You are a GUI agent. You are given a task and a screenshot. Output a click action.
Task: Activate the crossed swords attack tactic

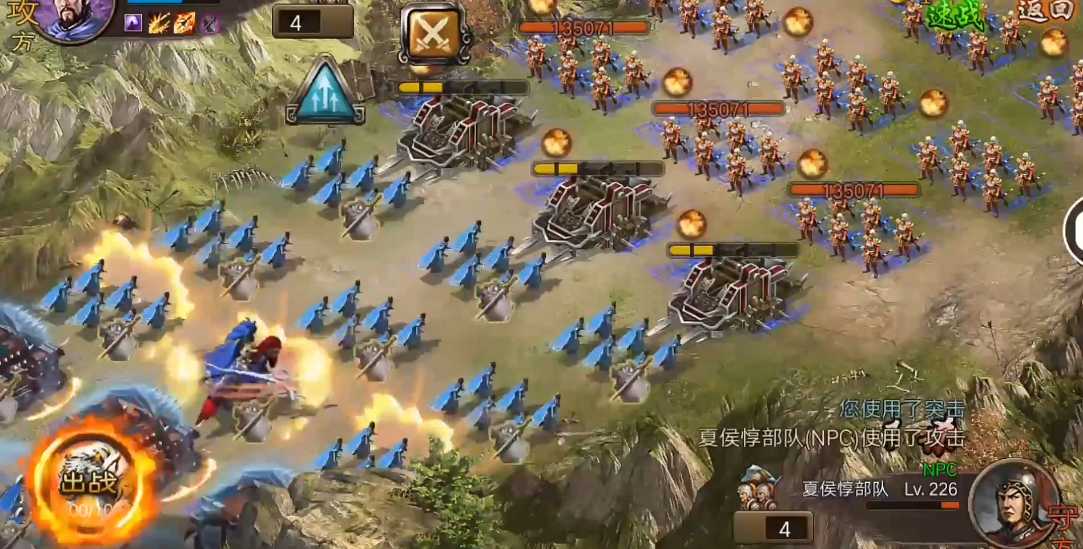[x=434, y=34]
